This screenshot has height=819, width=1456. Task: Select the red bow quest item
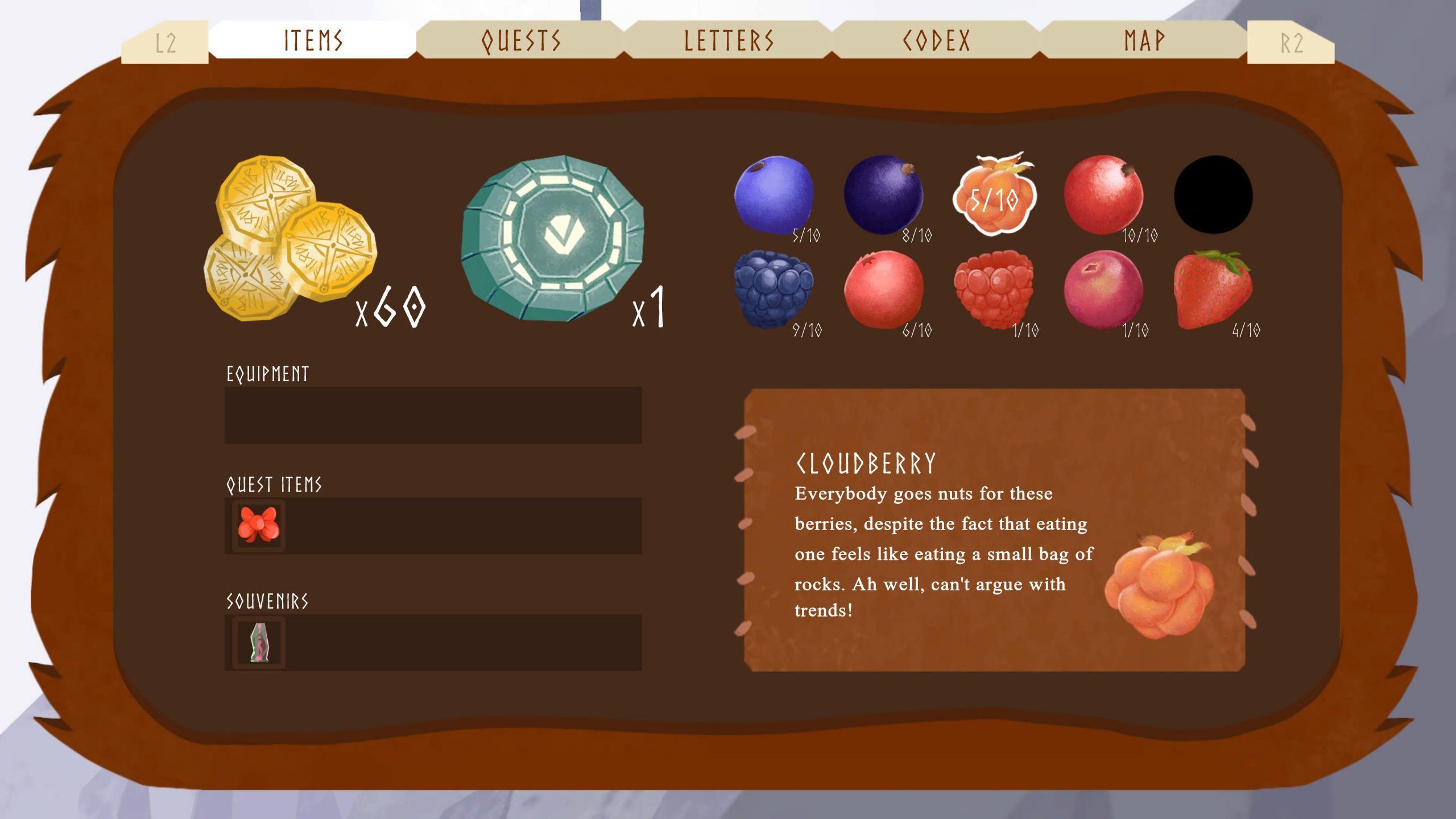pos(259,525)
